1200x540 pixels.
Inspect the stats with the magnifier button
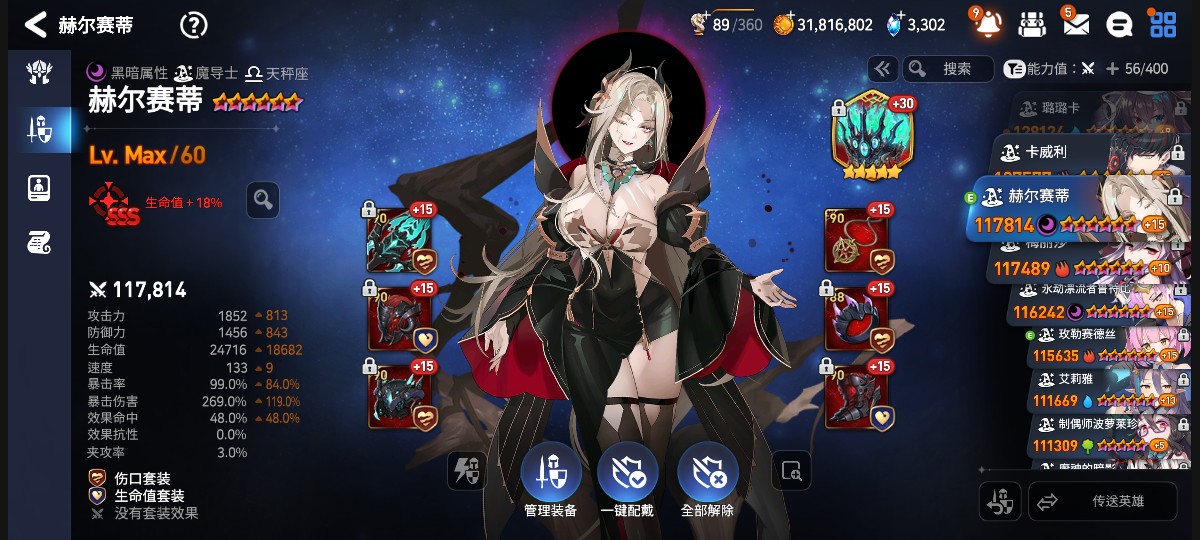pyautogui.click(x=262, y=200)
